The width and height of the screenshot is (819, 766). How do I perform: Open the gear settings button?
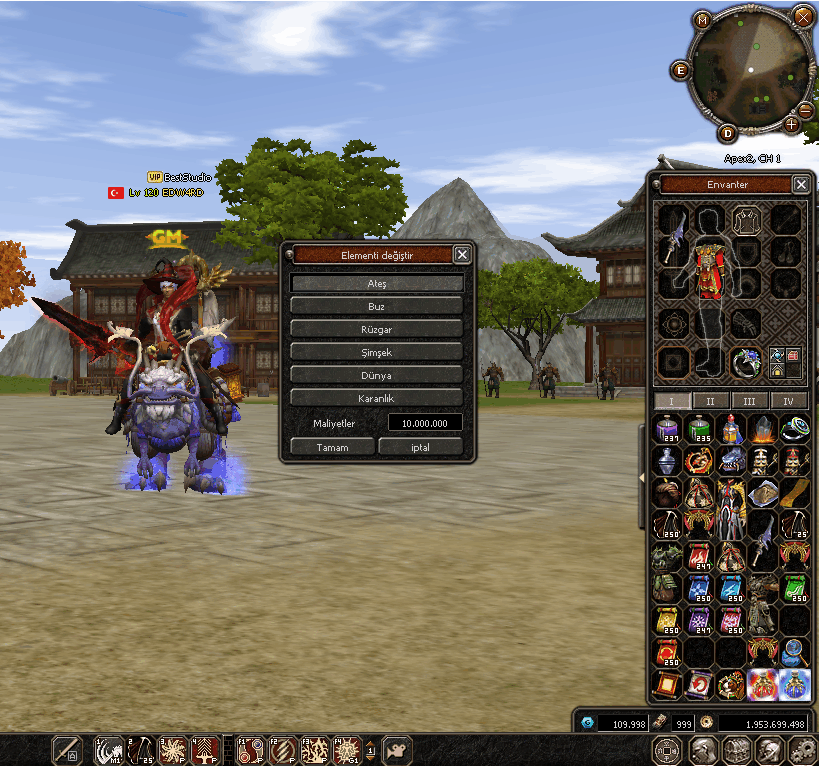click(802, 751)
